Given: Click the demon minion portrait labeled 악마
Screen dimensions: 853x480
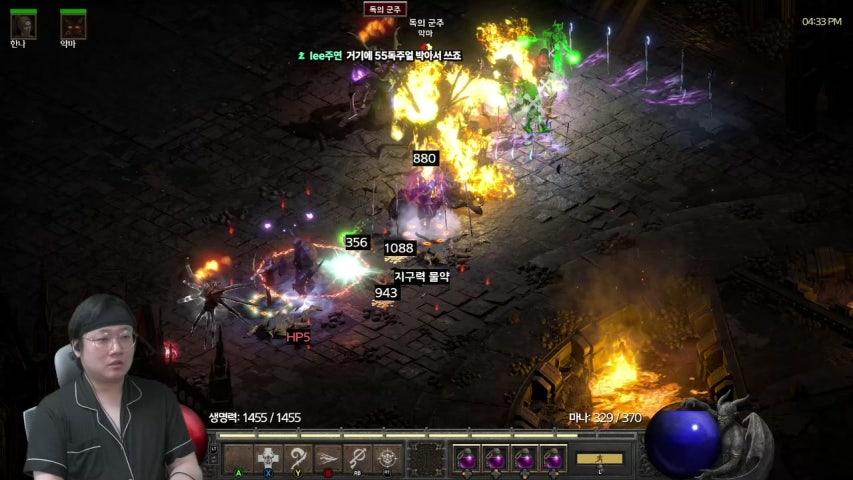Looking at the screenshot, I should pyautogui.click(x=72, y=24).
